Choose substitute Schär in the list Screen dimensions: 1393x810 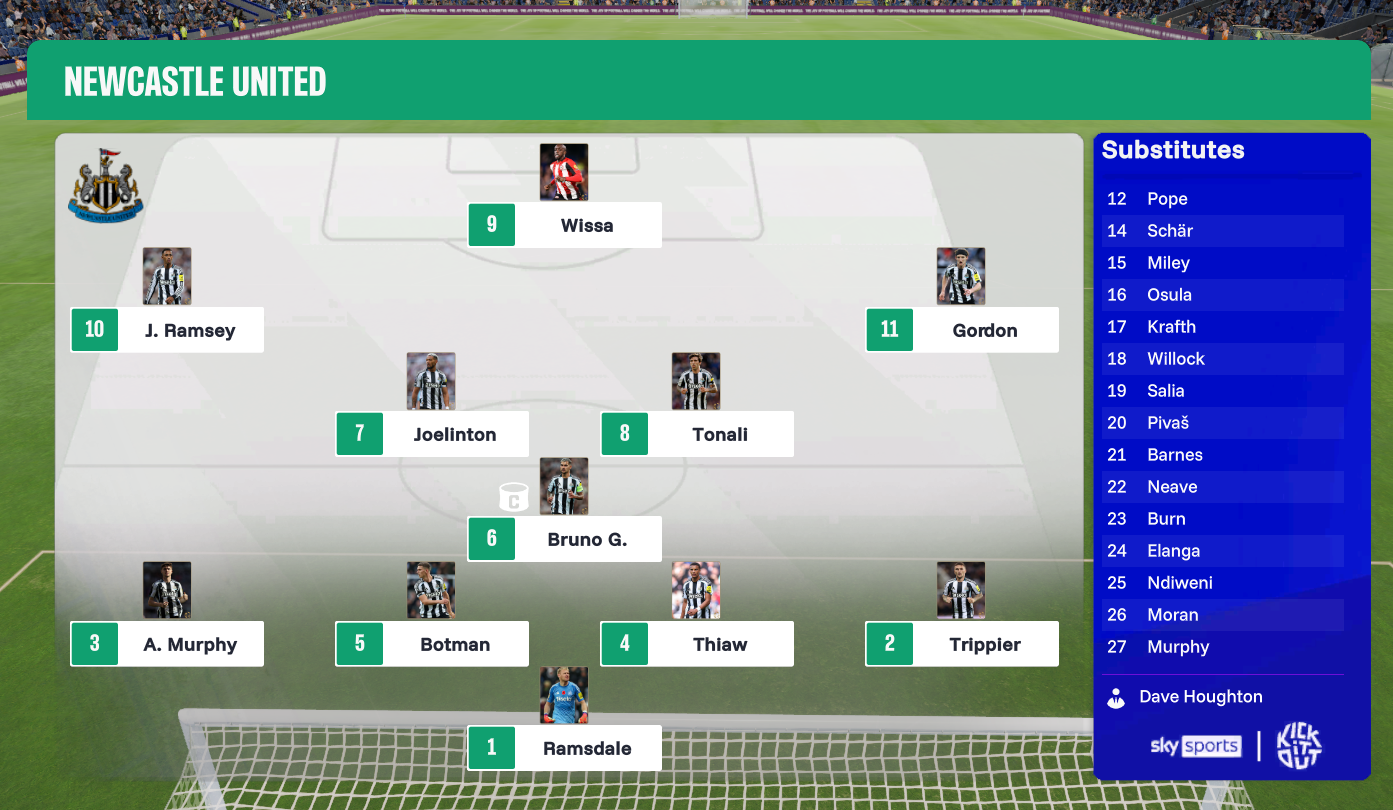(1170, 231)
